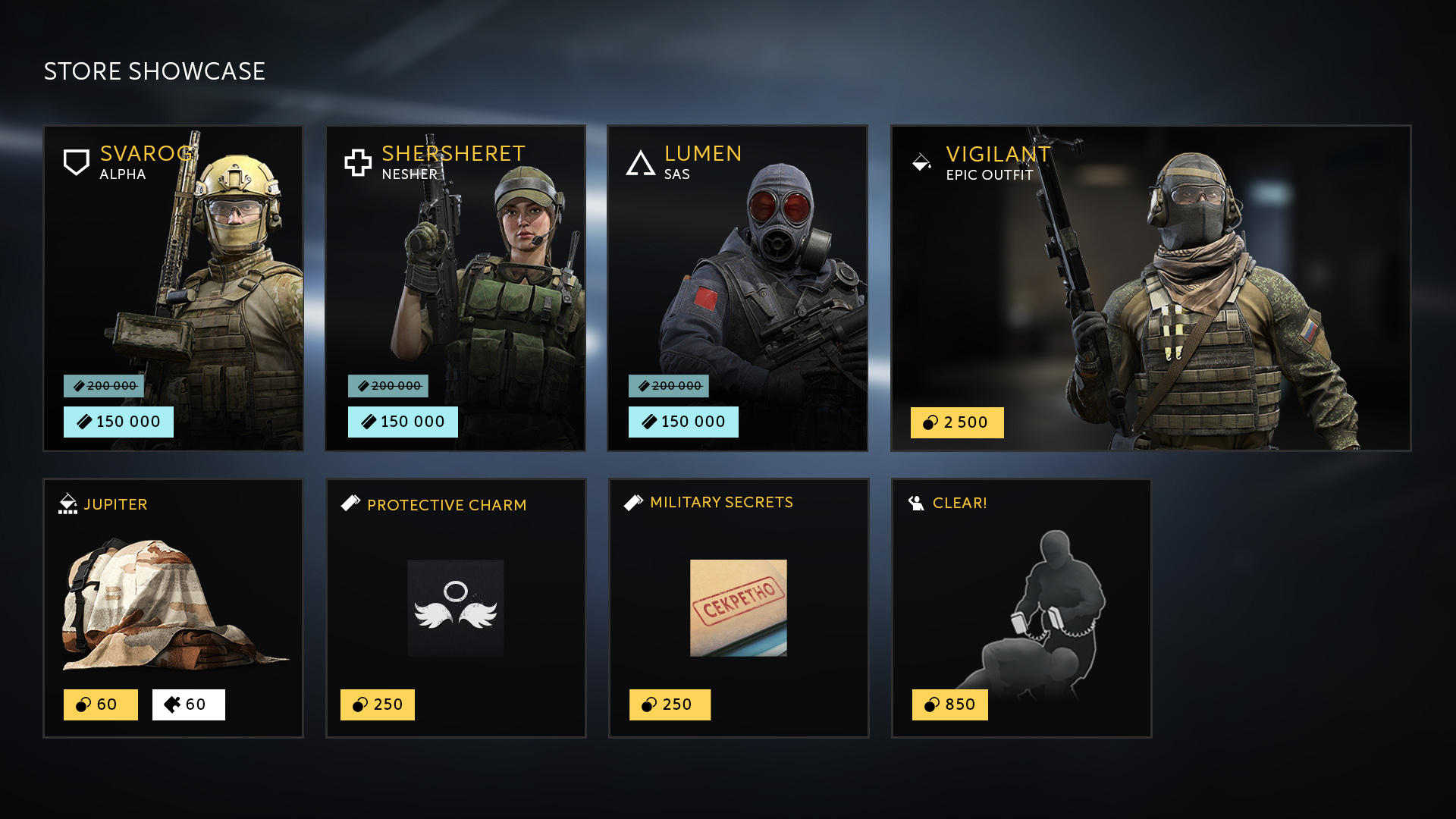Buy the Clear! item for 850
This screenshot has height=819, width=1456.
click(x=950, y=704)
